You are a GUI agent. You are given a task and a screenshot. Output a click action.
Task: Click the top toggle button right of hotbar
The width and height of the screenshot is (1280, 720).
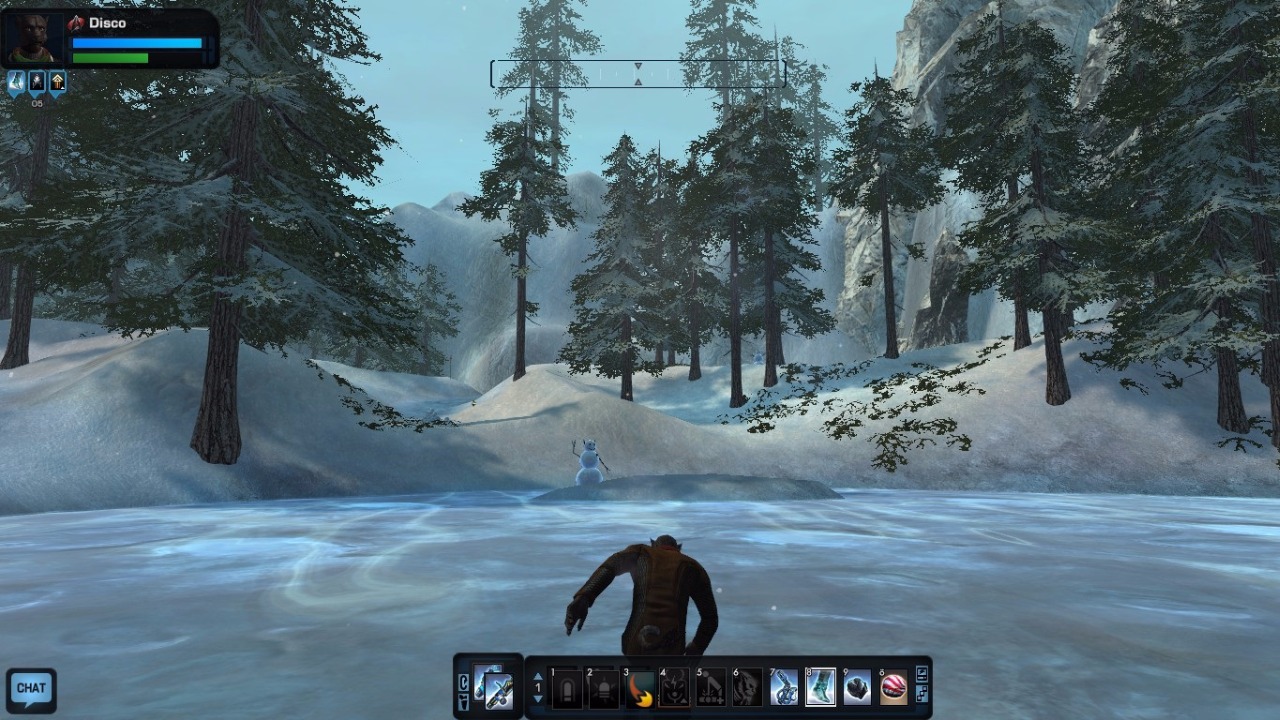pos(921,675)
